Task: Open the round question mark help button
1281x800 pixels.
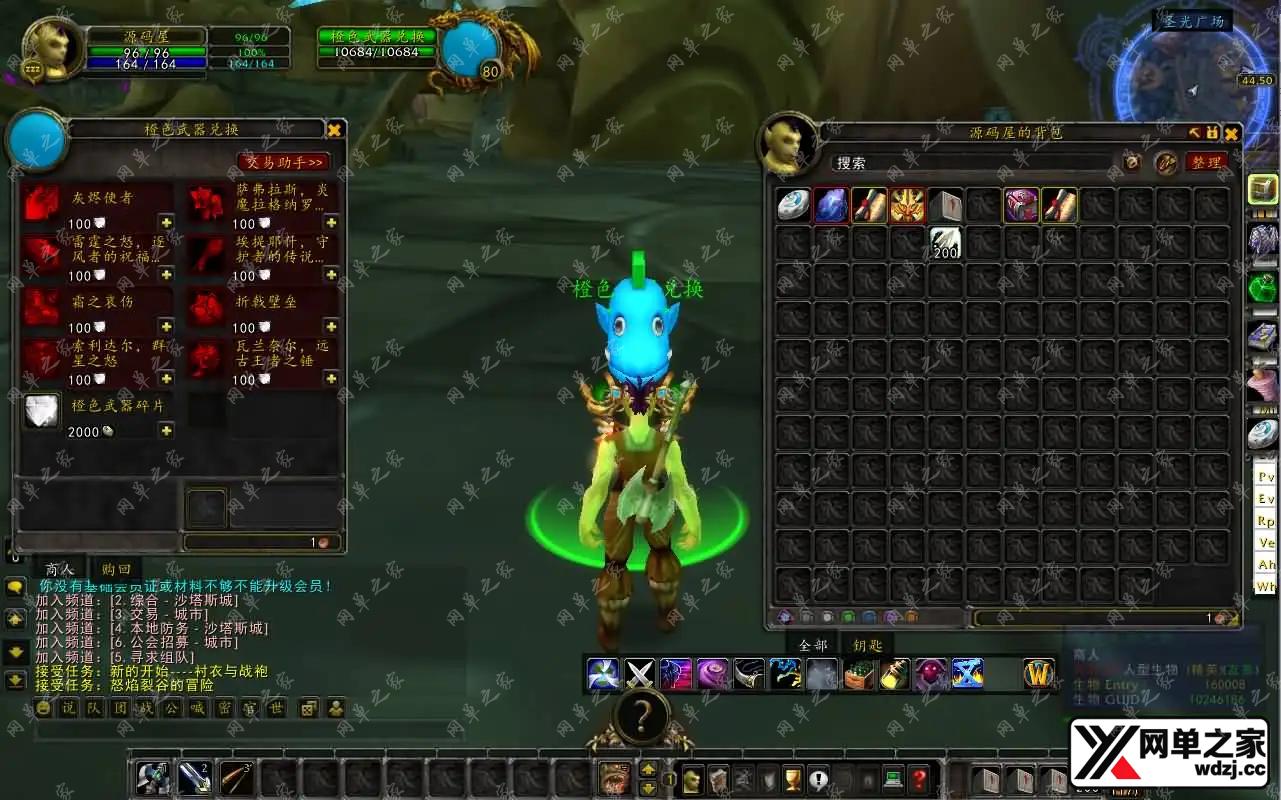Action: pyautogui.click(x=641, y=717)
